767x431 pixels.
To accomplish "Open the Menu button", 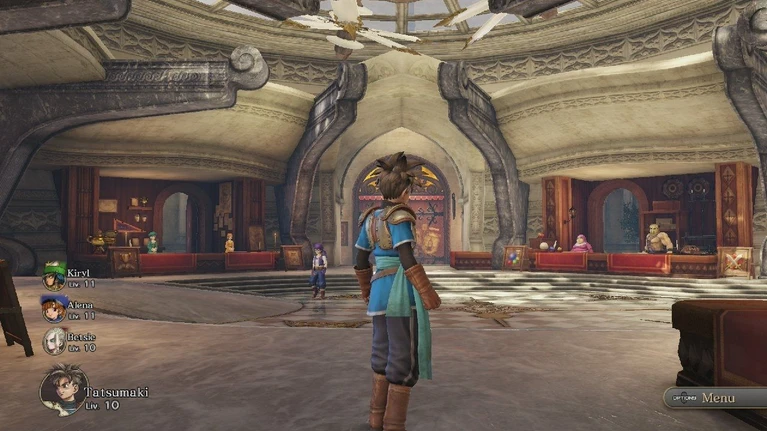I will (711, 397).
